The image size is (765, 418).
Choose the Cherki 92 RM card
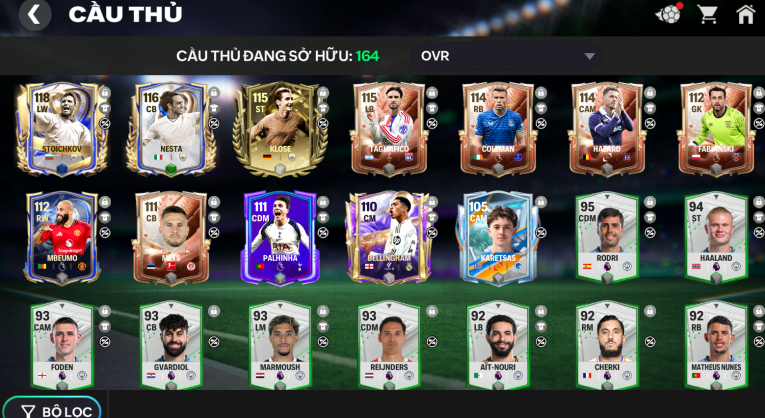pos(606,345)
